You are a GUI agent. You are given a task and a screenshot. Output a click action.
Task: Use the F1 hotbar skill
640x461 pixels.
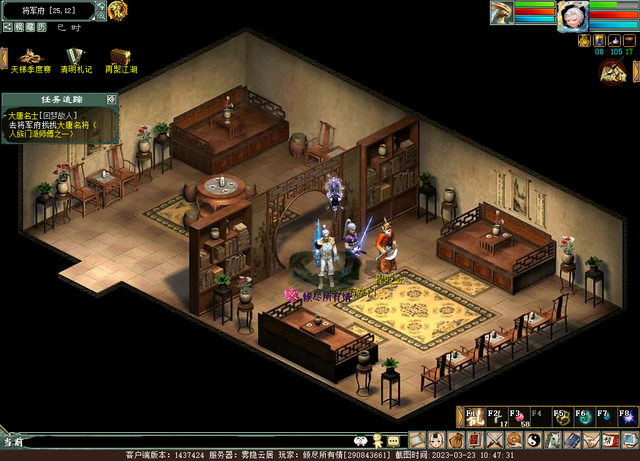point(473,416)
